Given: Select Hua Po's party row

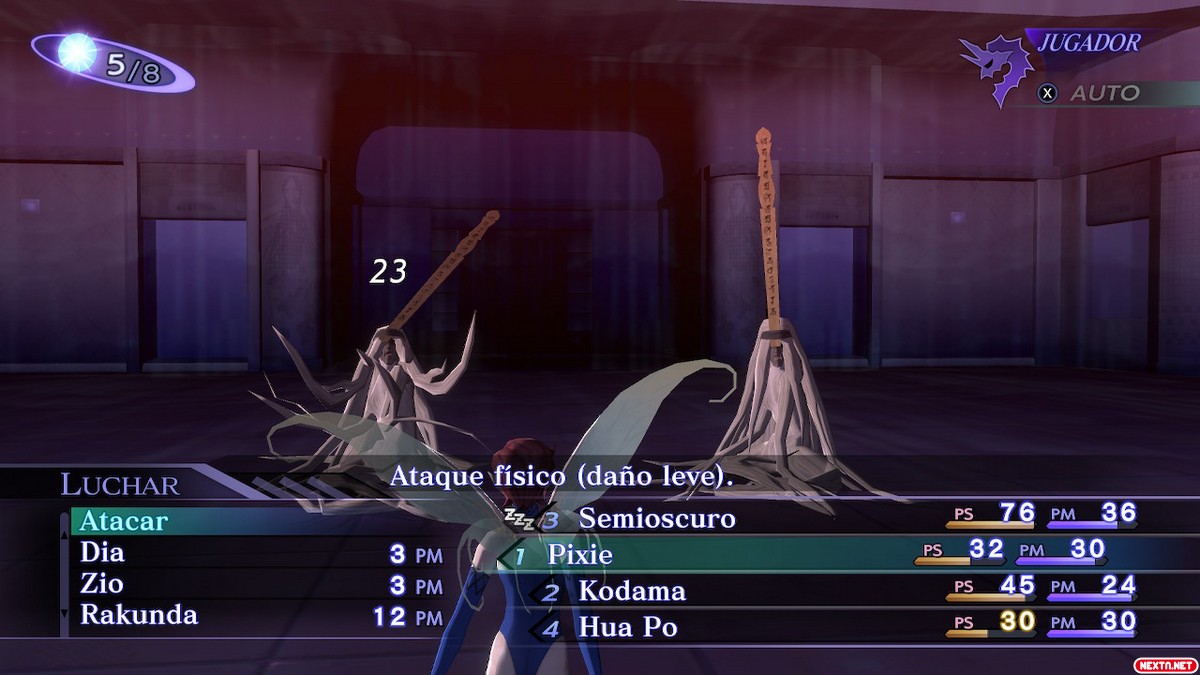Looking at the screenshot, I should click(x=627, y=627).
